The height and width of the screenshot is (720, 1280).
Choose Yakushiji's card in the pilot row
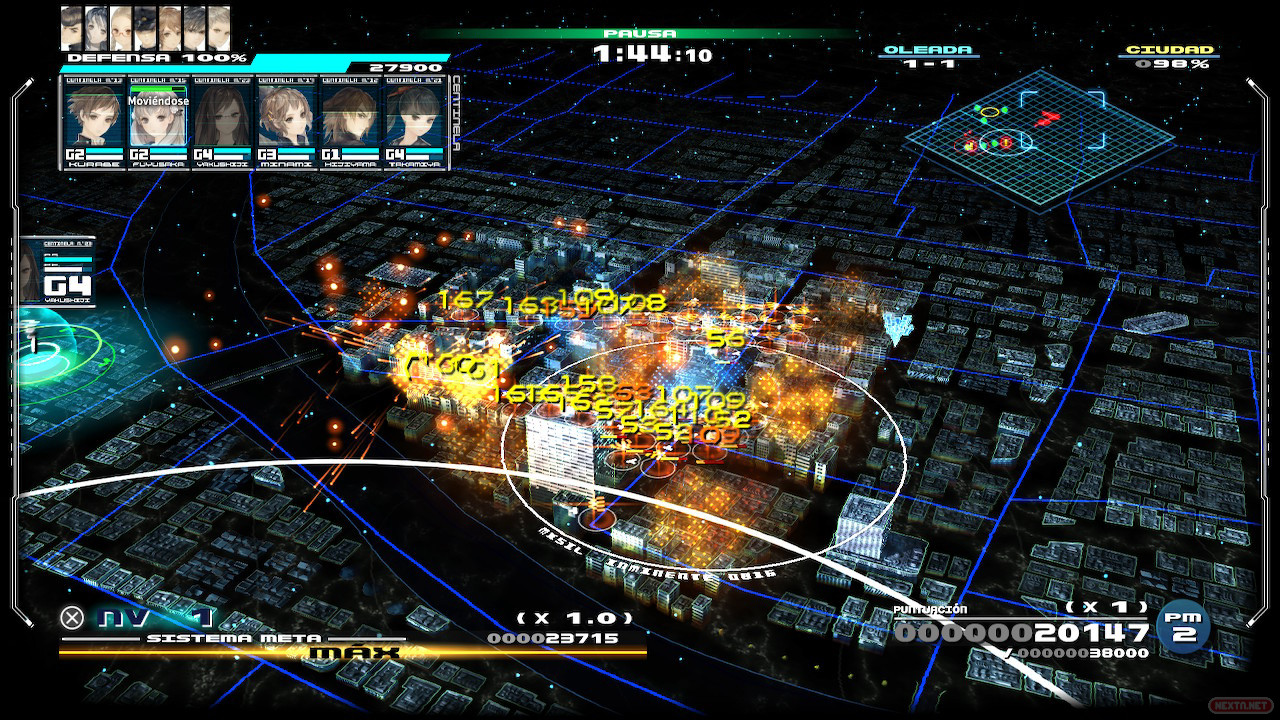[222, 123]
